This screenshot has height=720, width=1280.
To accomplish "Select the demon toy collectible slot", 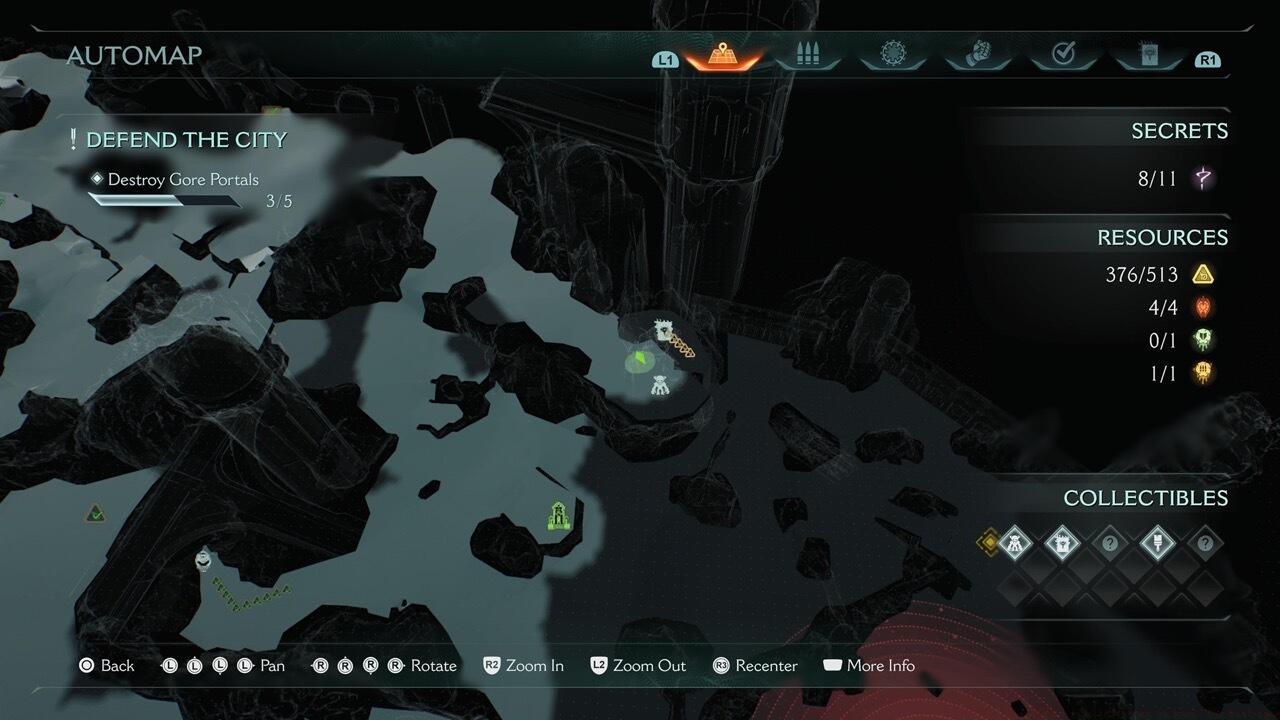I will (x=1014, y=544).
